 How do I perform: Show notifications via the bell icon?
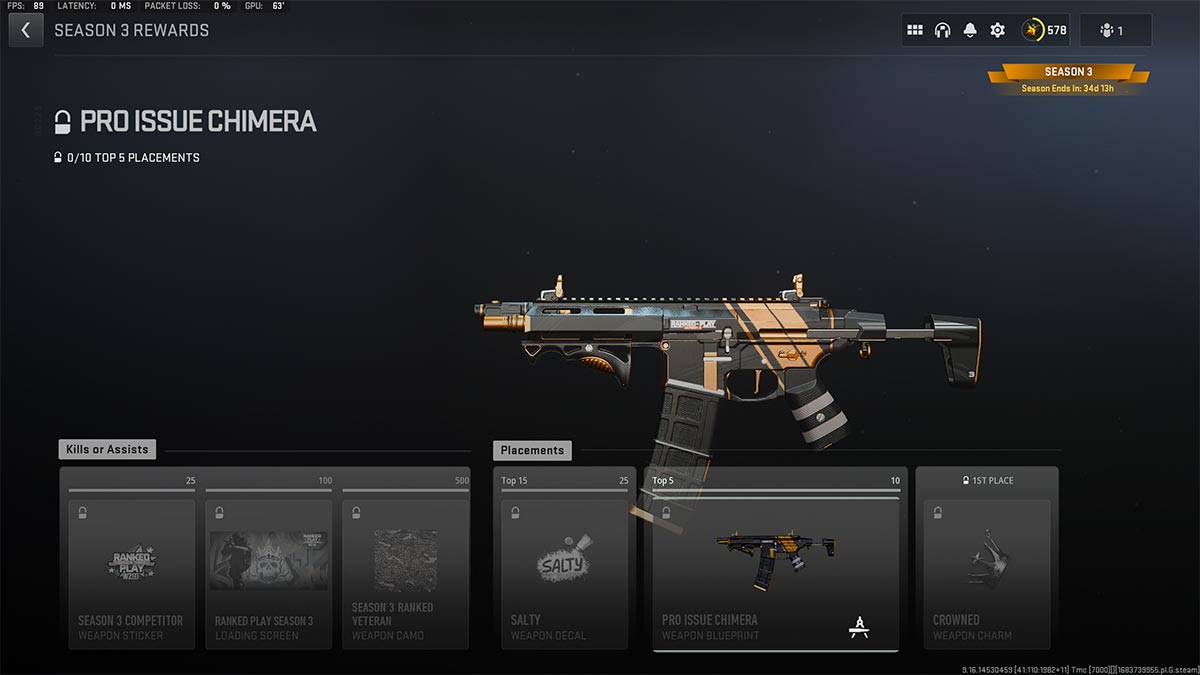coord(970,30)
